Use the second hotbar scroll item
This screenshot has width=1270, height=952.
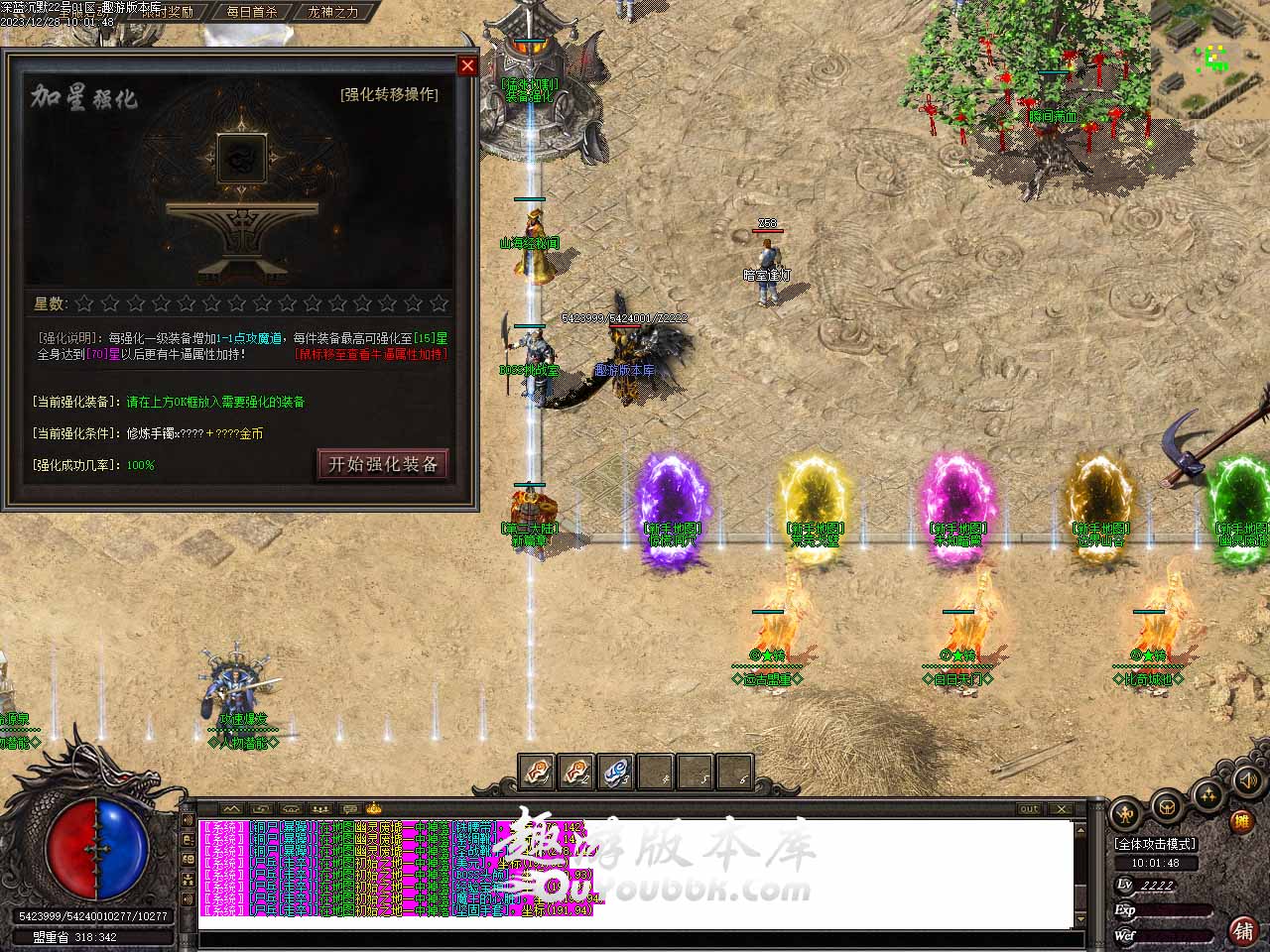(x=575, y=772)
